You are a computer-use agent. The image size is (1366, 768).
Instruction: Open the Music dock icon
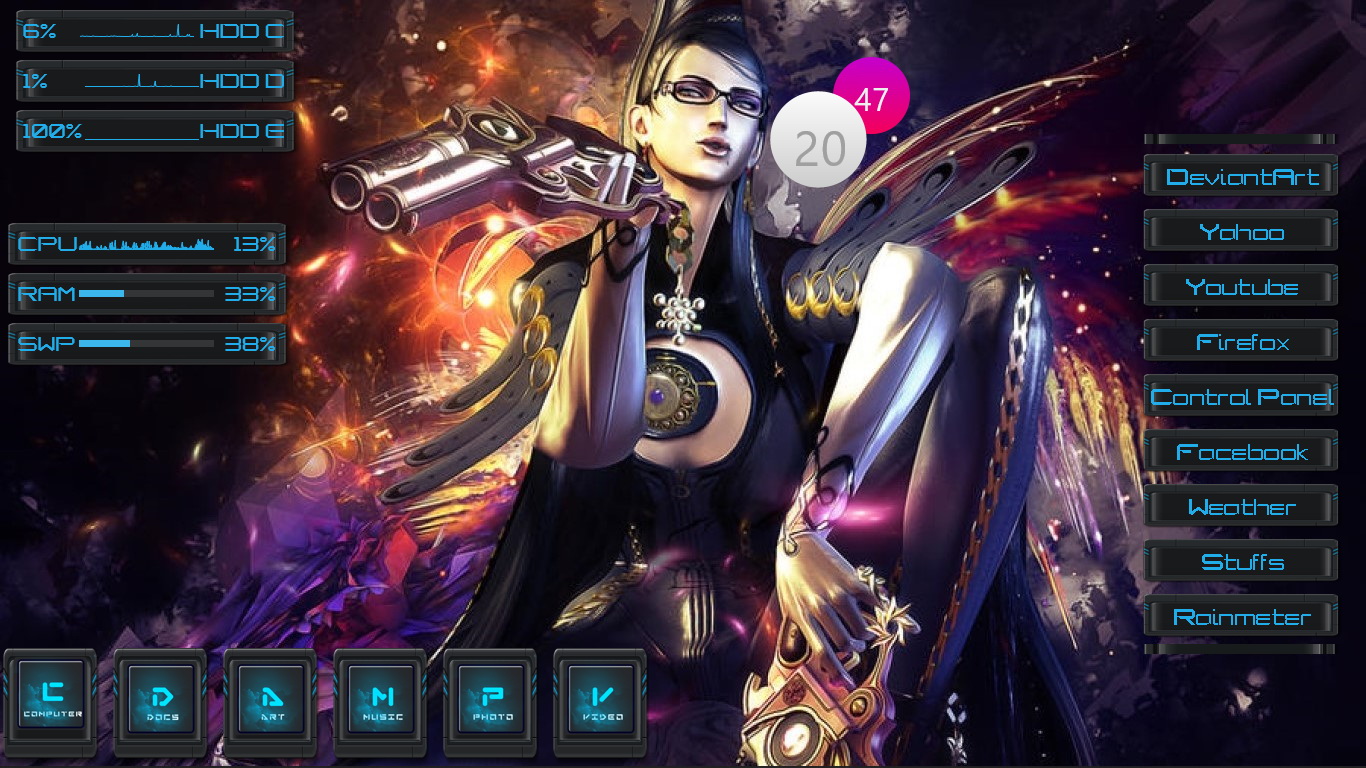[381, 700]
